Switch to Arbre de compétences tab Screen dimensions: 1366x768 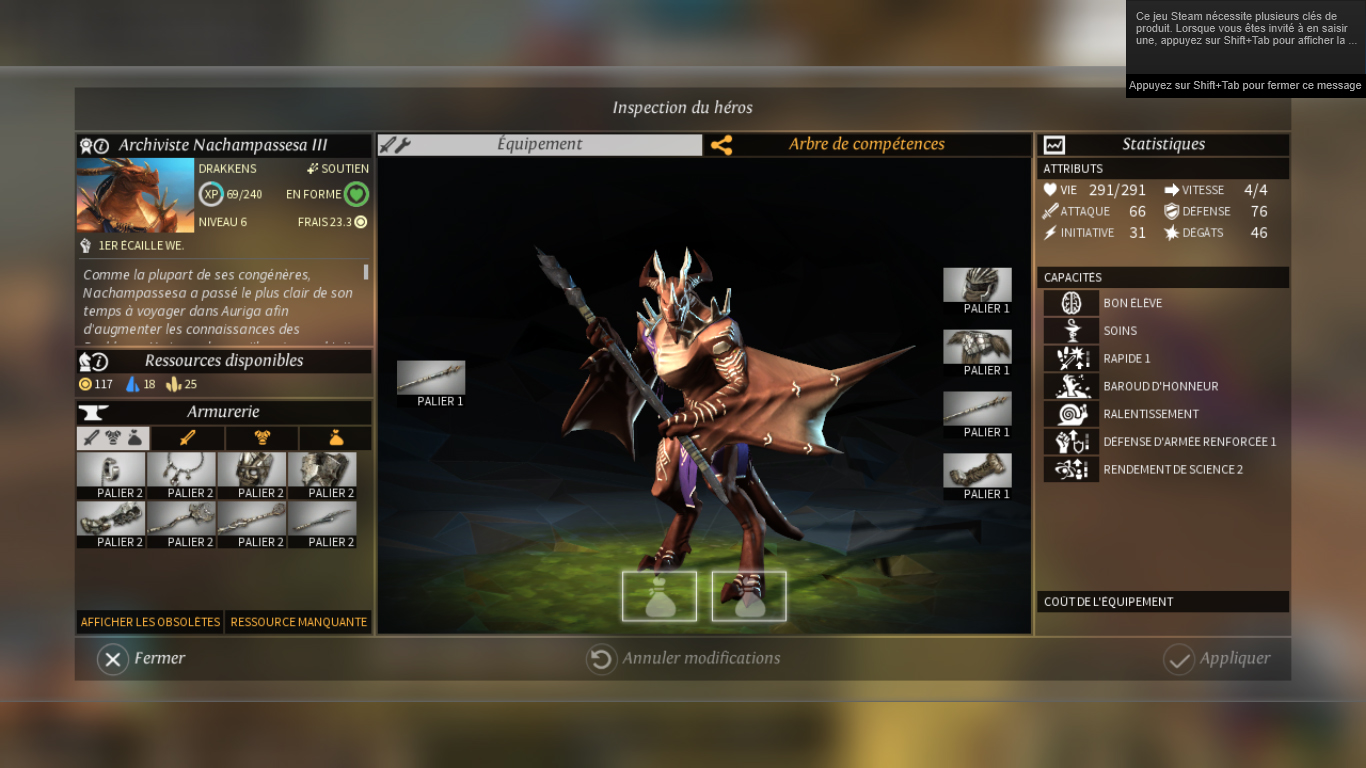point(866,145)
